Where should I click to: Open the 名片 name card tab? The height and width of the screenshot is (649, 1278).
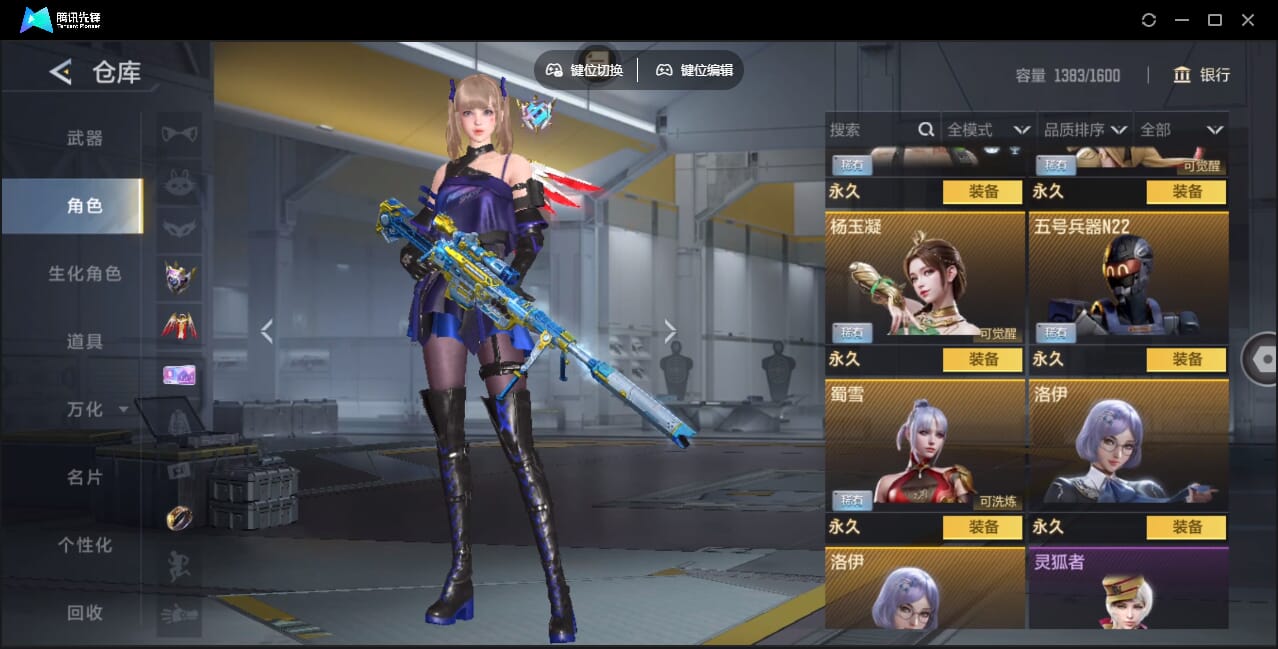85,477
